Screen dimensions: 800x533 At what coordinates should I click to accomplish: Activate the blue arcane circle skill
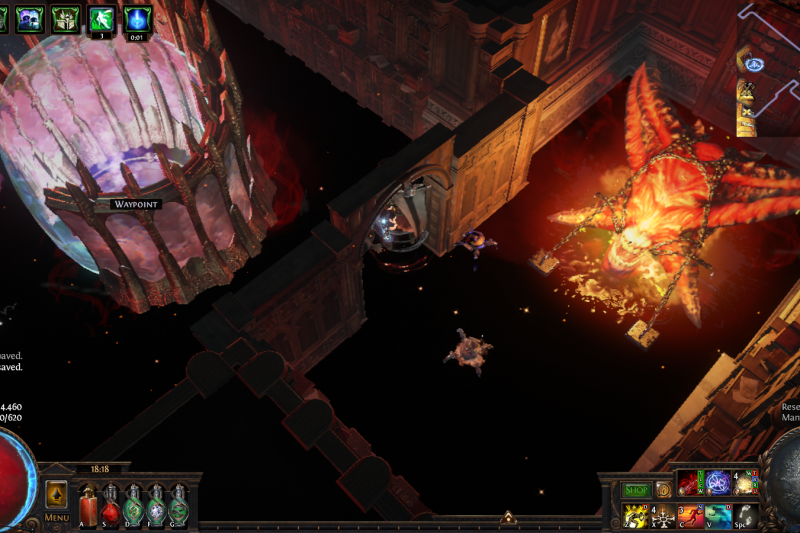718,483
